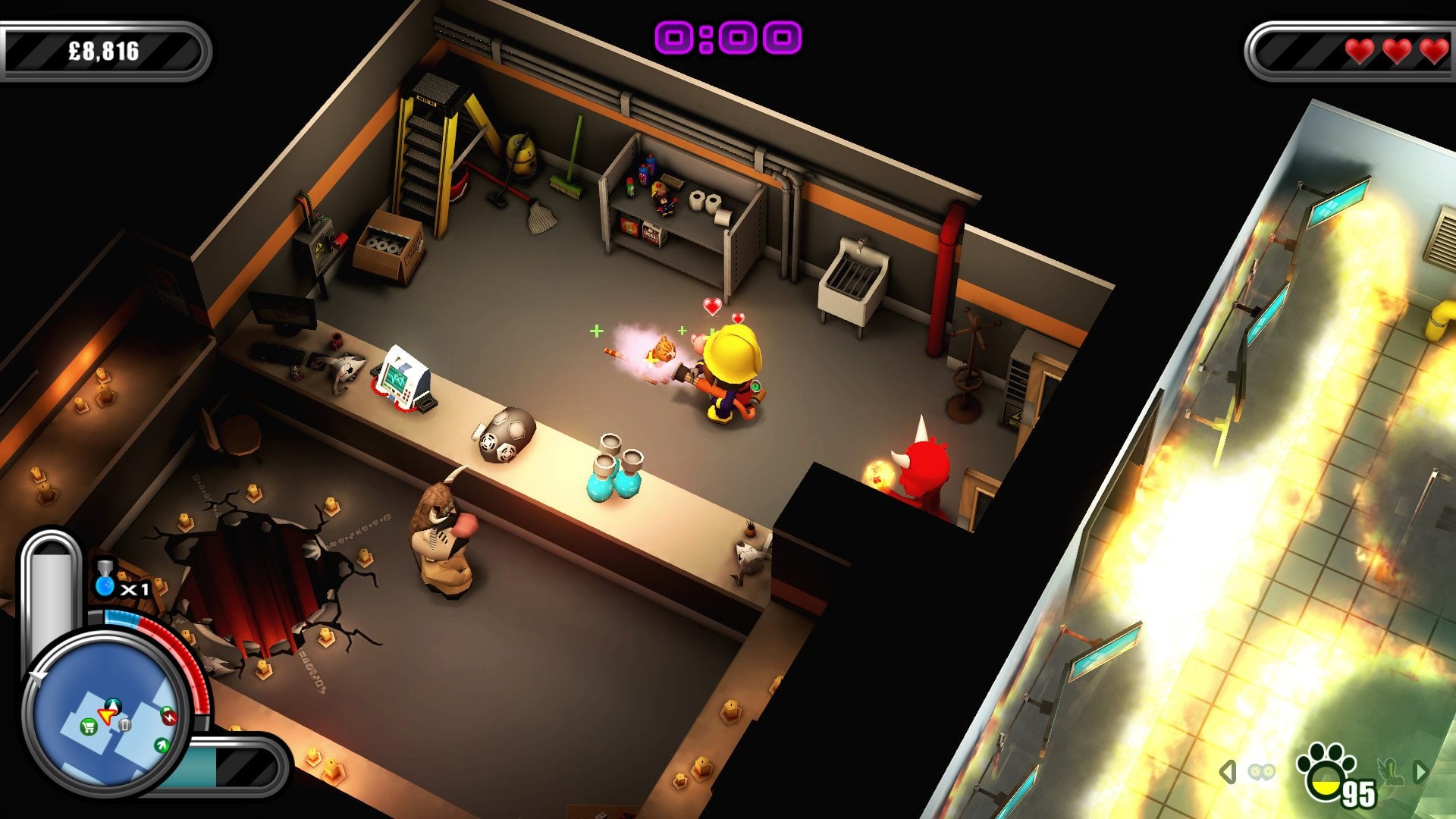Expand the minimap compass needle pointer
The height and width of the screenshot is (819, 1456).
pos(37,676)
